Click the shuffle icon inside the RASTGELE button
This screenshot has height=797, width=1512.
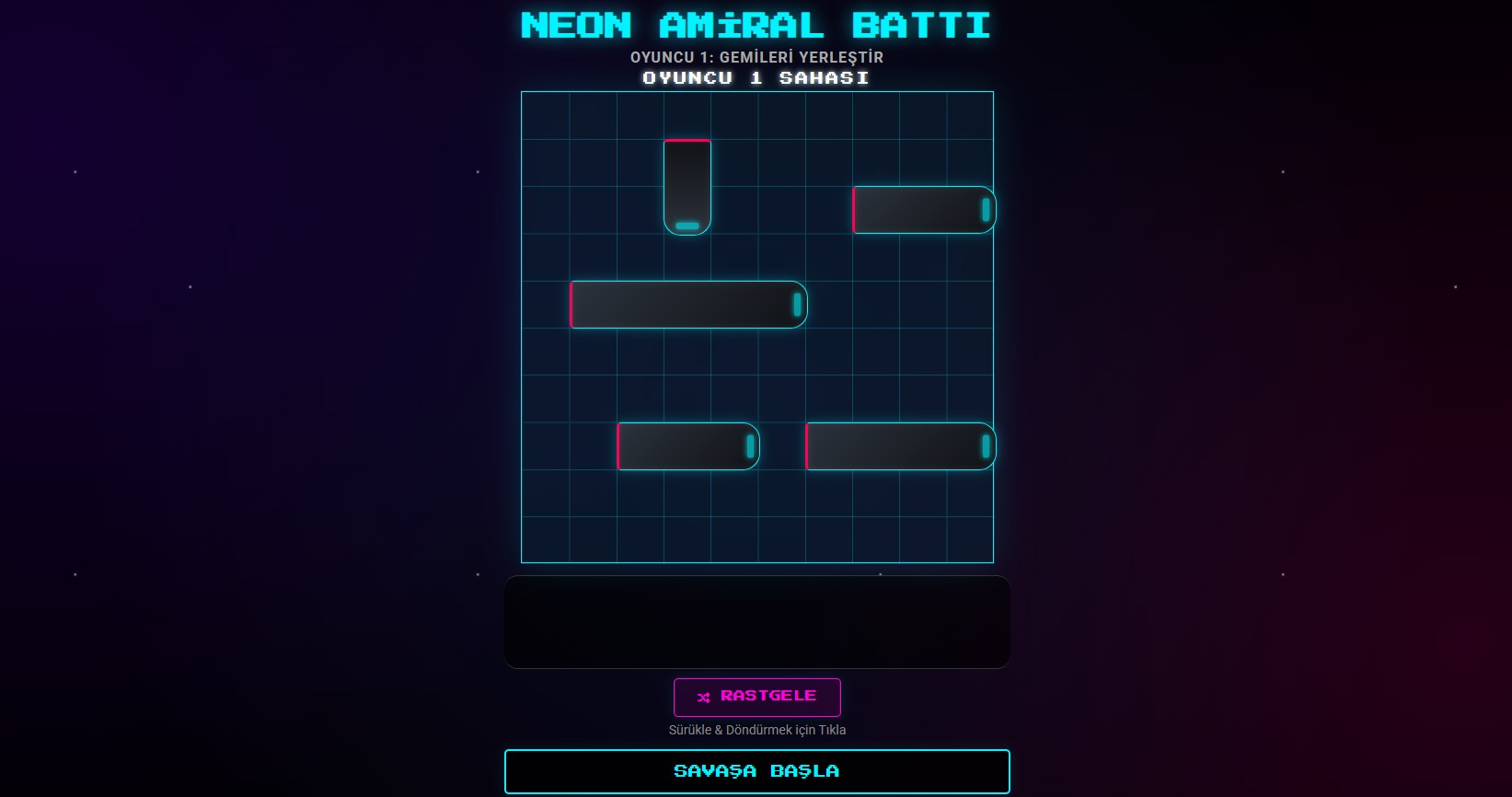click(x=701, y=698)
